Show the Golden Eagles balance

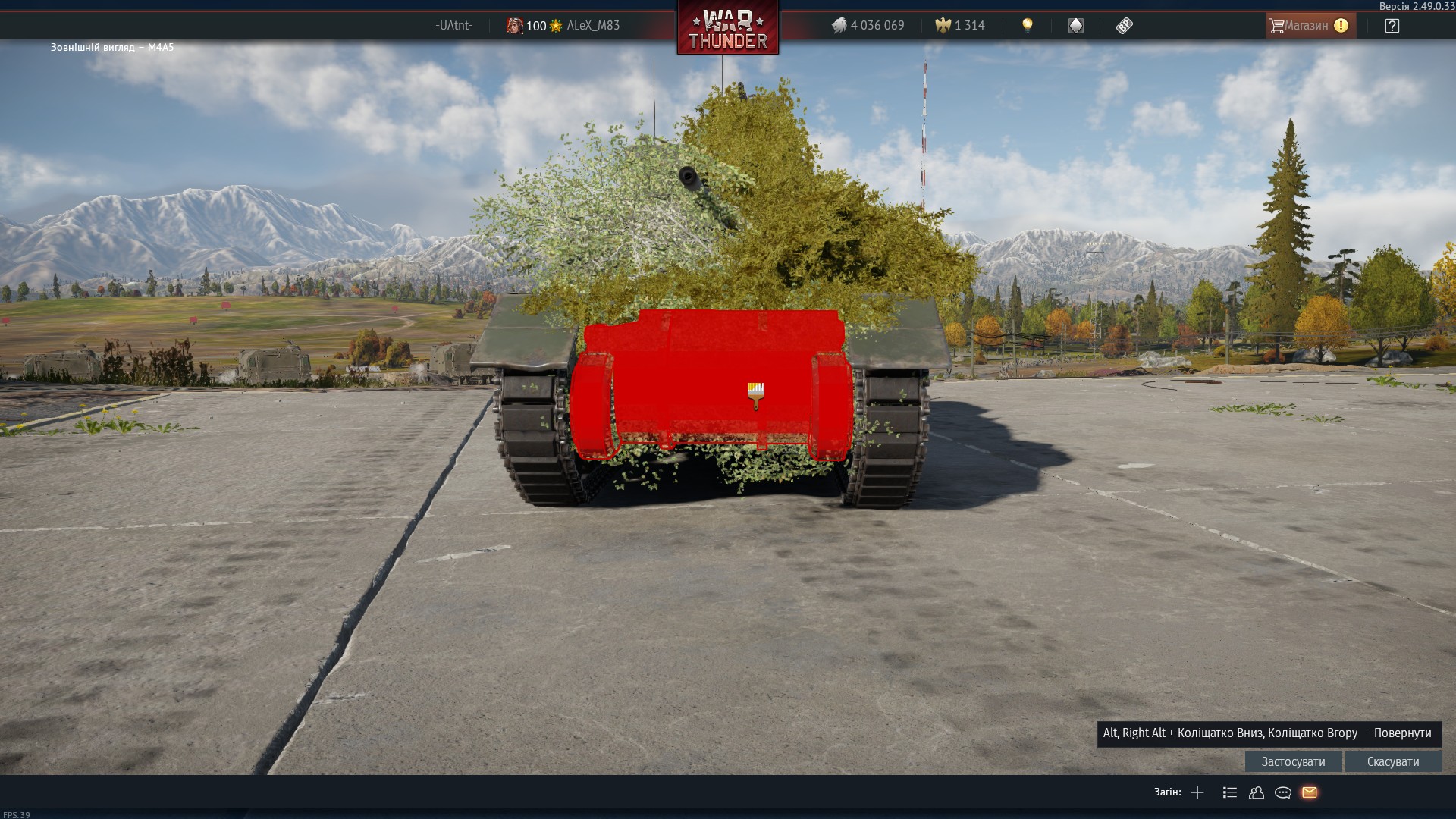point(960,26)
